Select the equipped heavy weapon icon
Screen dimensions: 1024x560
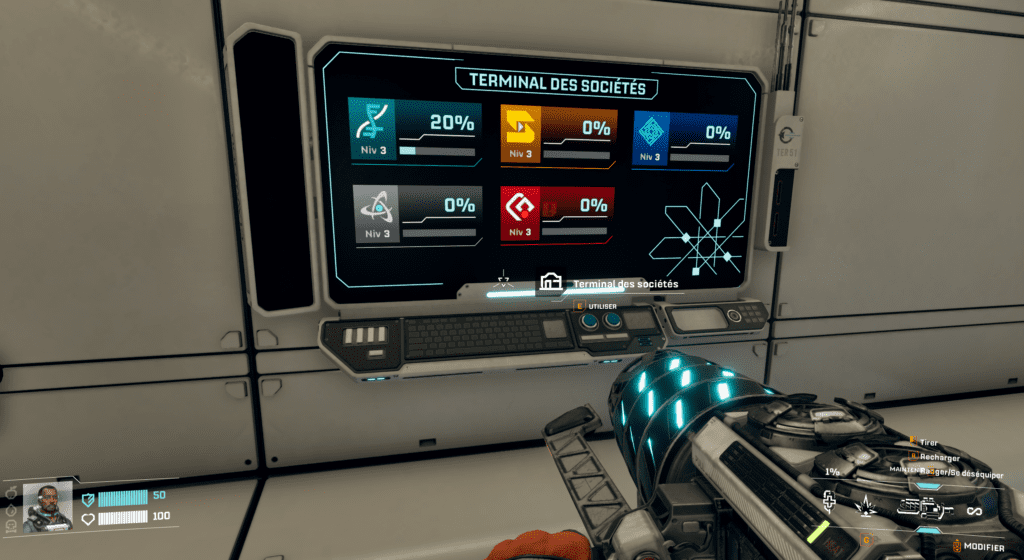click(x=922, y=510)
